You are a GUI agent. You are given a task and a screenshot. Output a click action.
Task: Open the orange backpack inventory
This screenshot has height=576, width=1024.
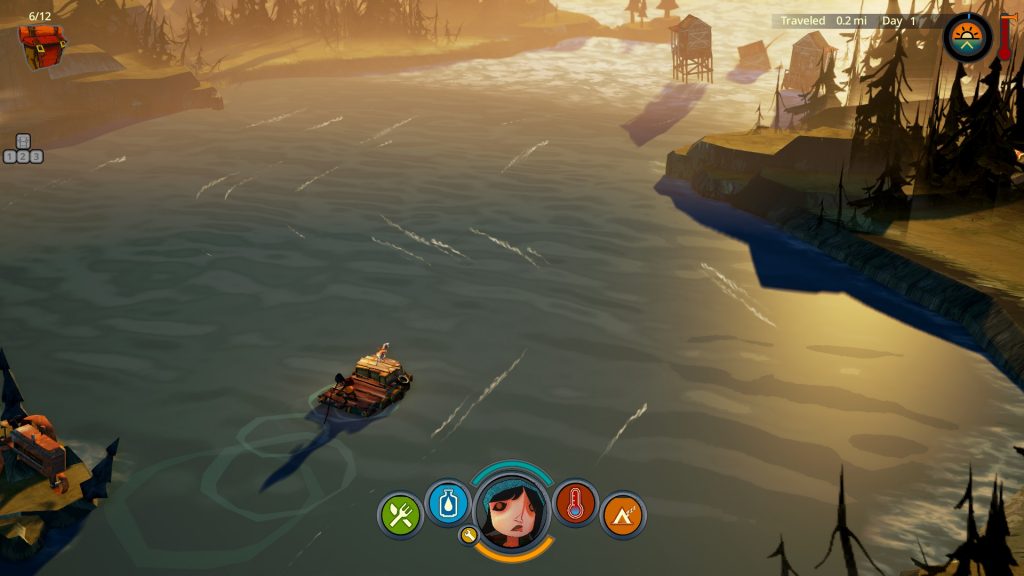pyautogui.click(x=42, y=46)
